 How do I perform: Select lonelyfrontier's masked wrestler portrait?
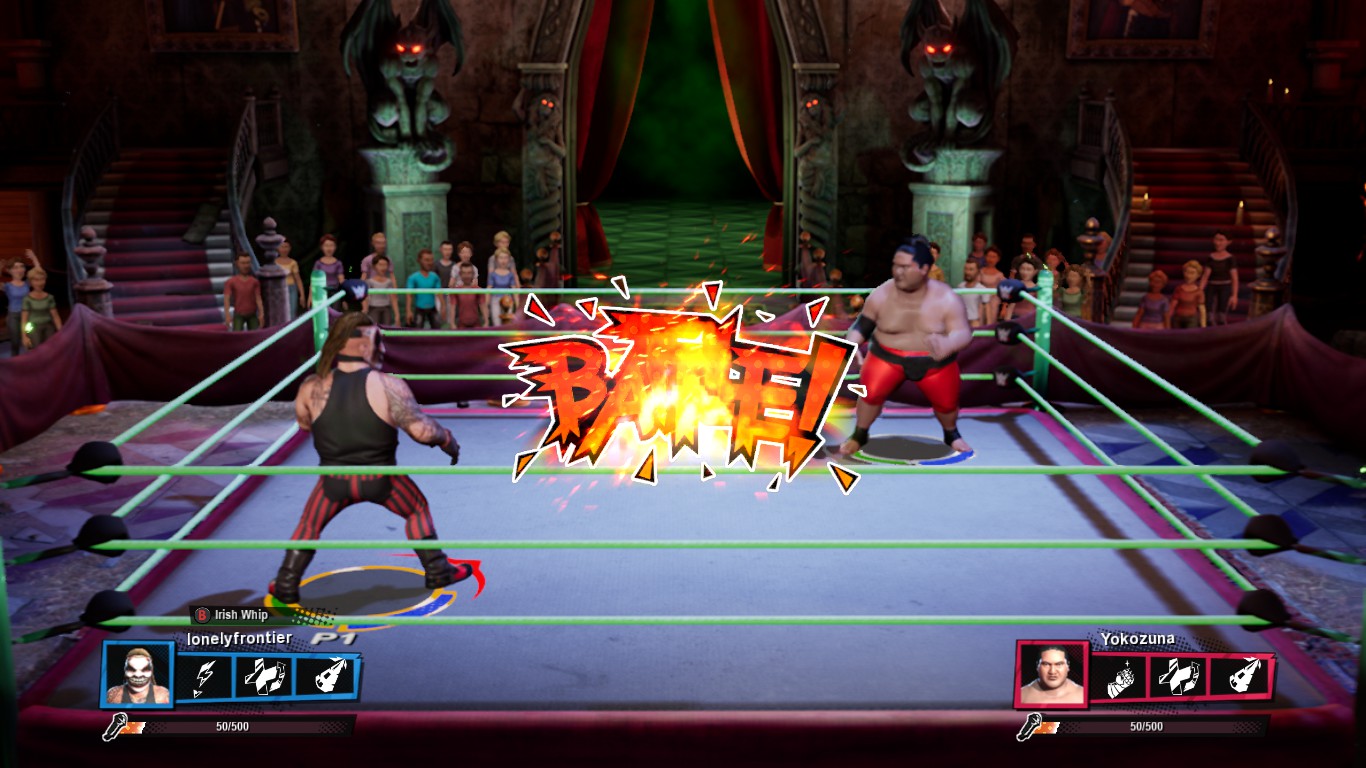[x=138, y=675]
